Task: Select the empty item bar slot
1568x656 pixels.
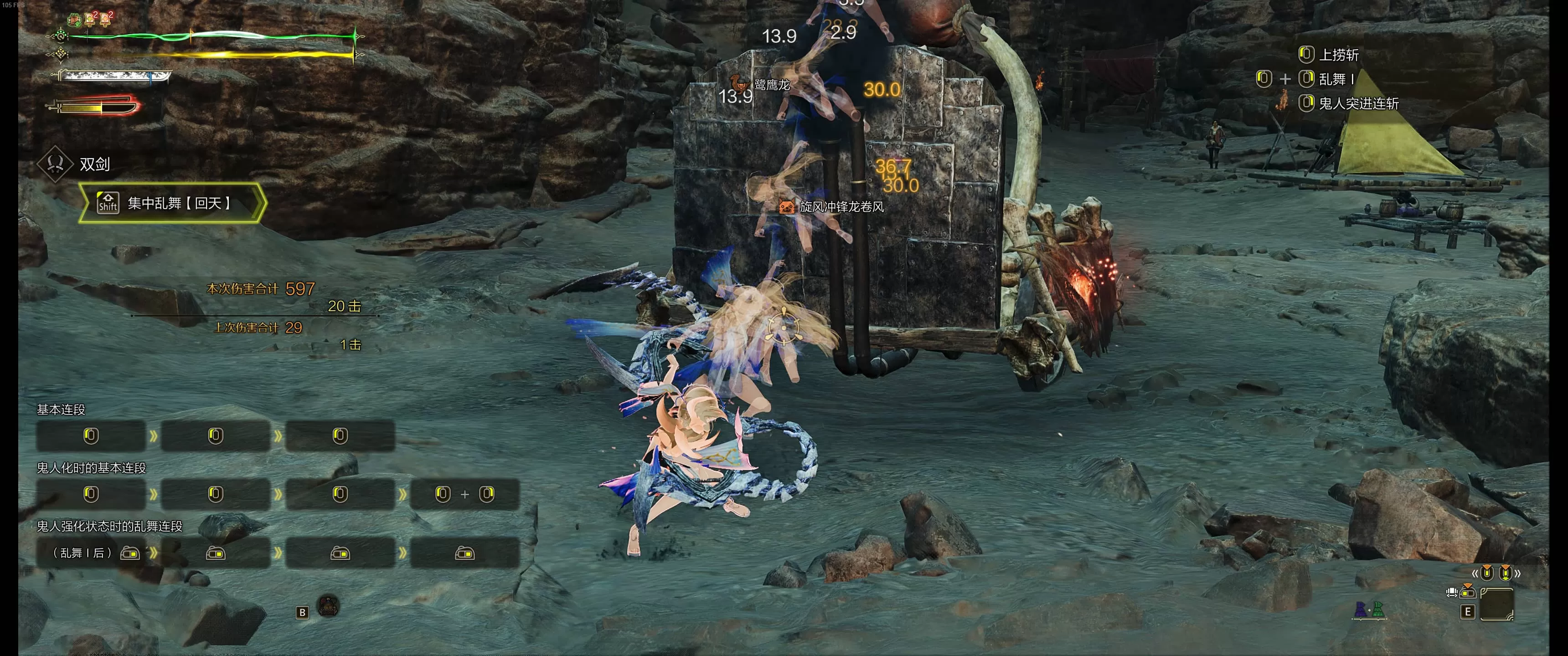Action: tap(1496, 604)
